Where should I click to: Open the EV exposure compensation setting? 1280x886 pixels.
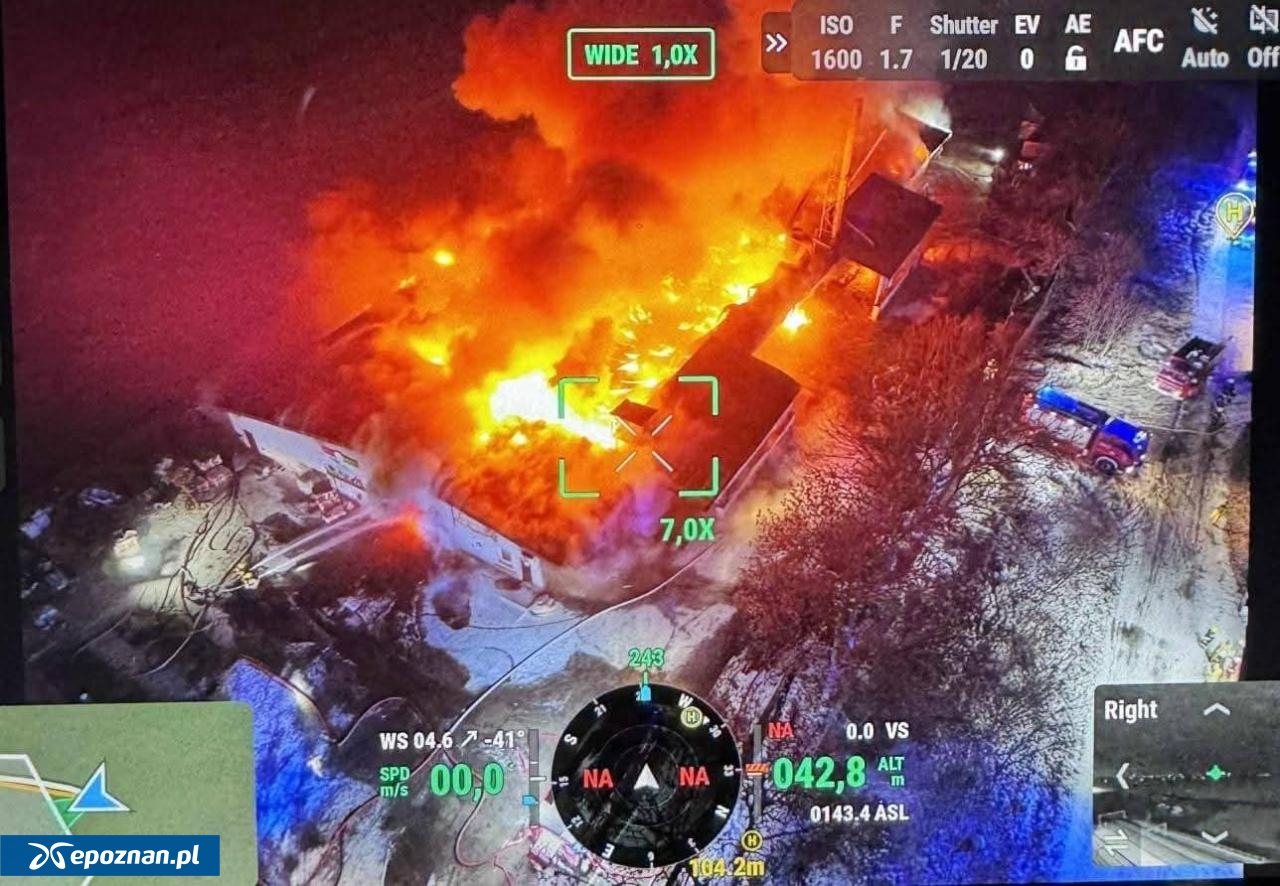pos(1027,42)
